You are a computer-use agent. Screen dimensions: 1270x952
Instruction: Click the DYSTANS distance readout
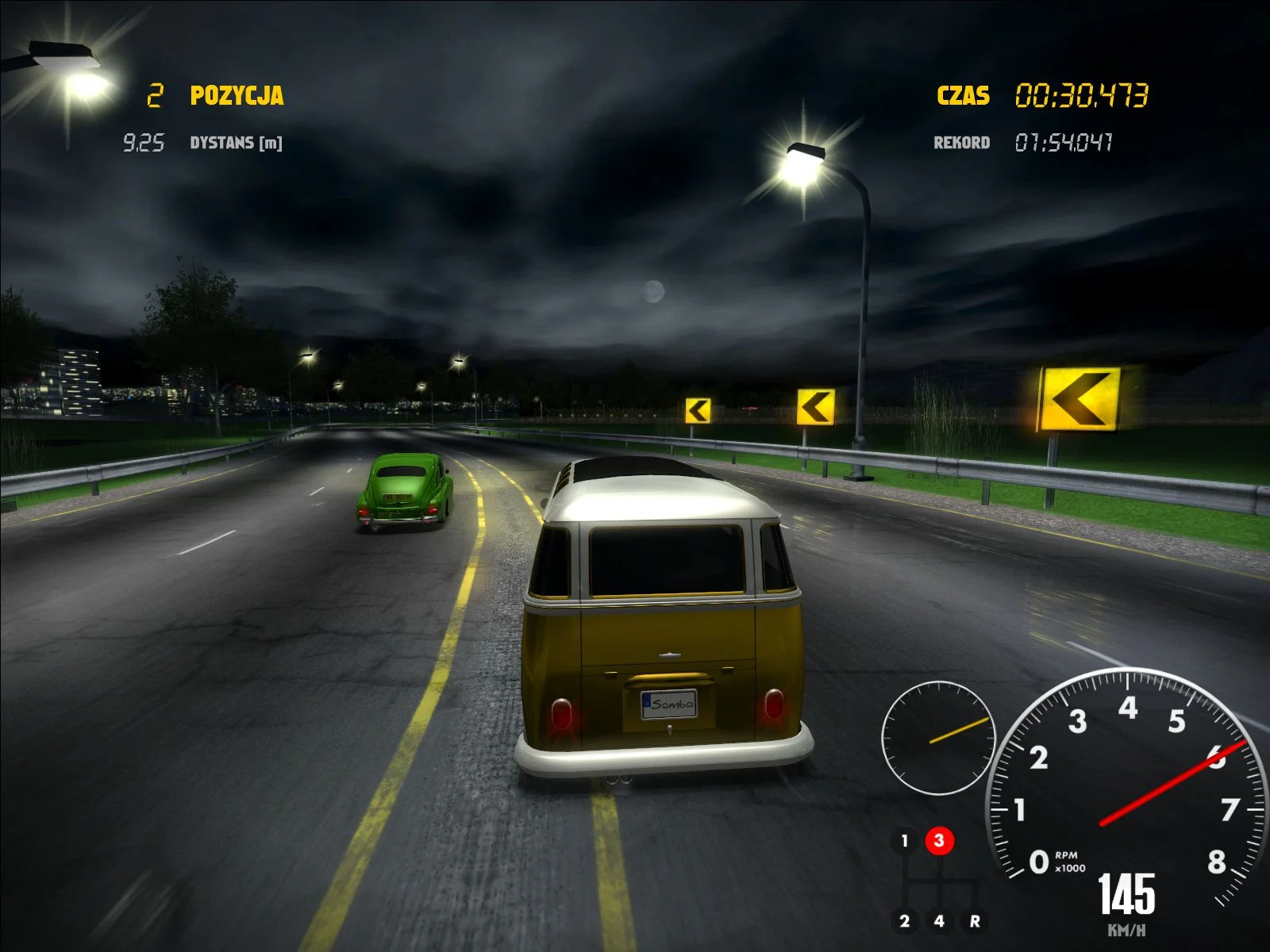click(202, 144)
